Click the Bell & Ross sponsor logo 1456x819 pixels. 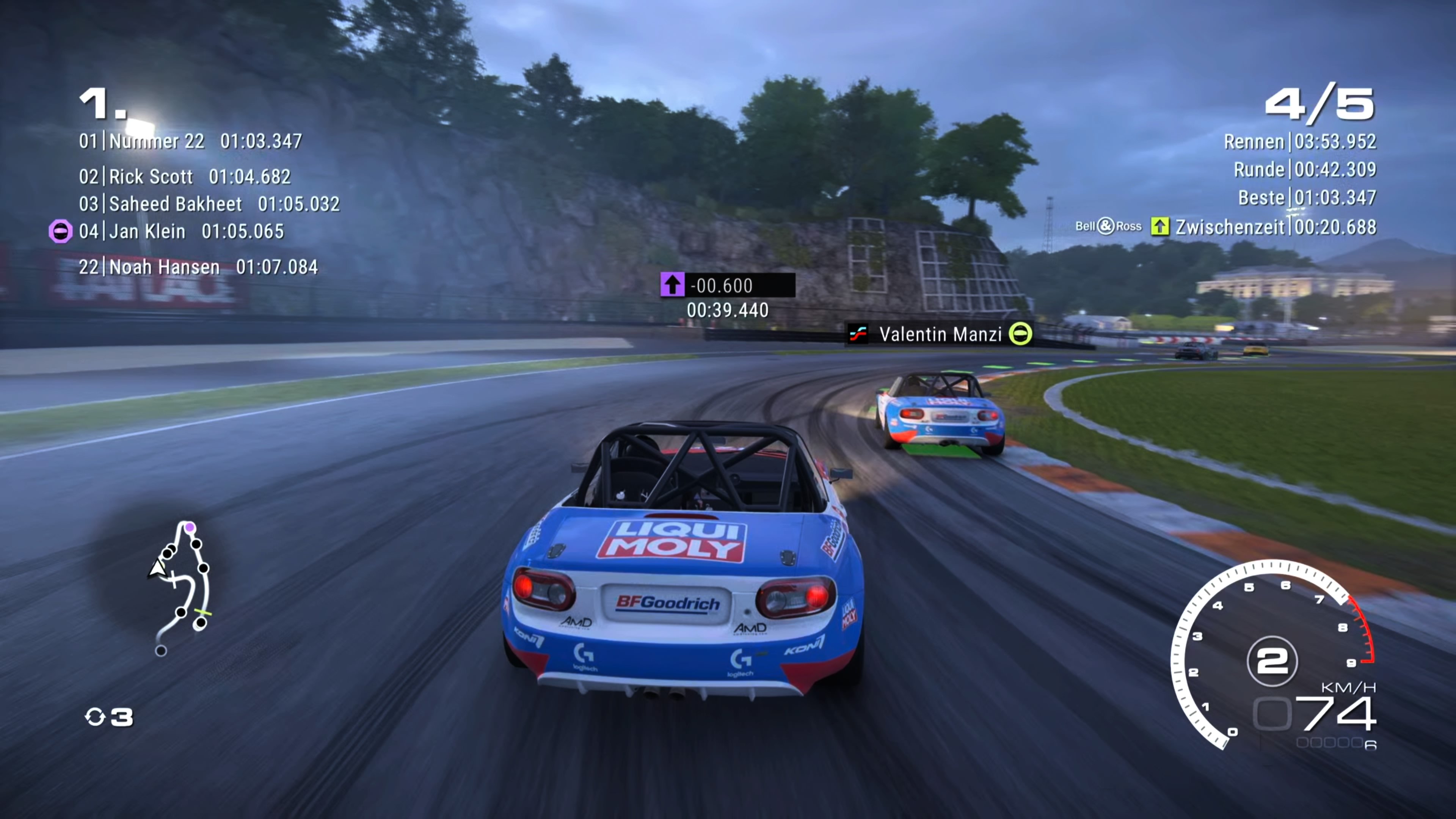point(1108,226)
